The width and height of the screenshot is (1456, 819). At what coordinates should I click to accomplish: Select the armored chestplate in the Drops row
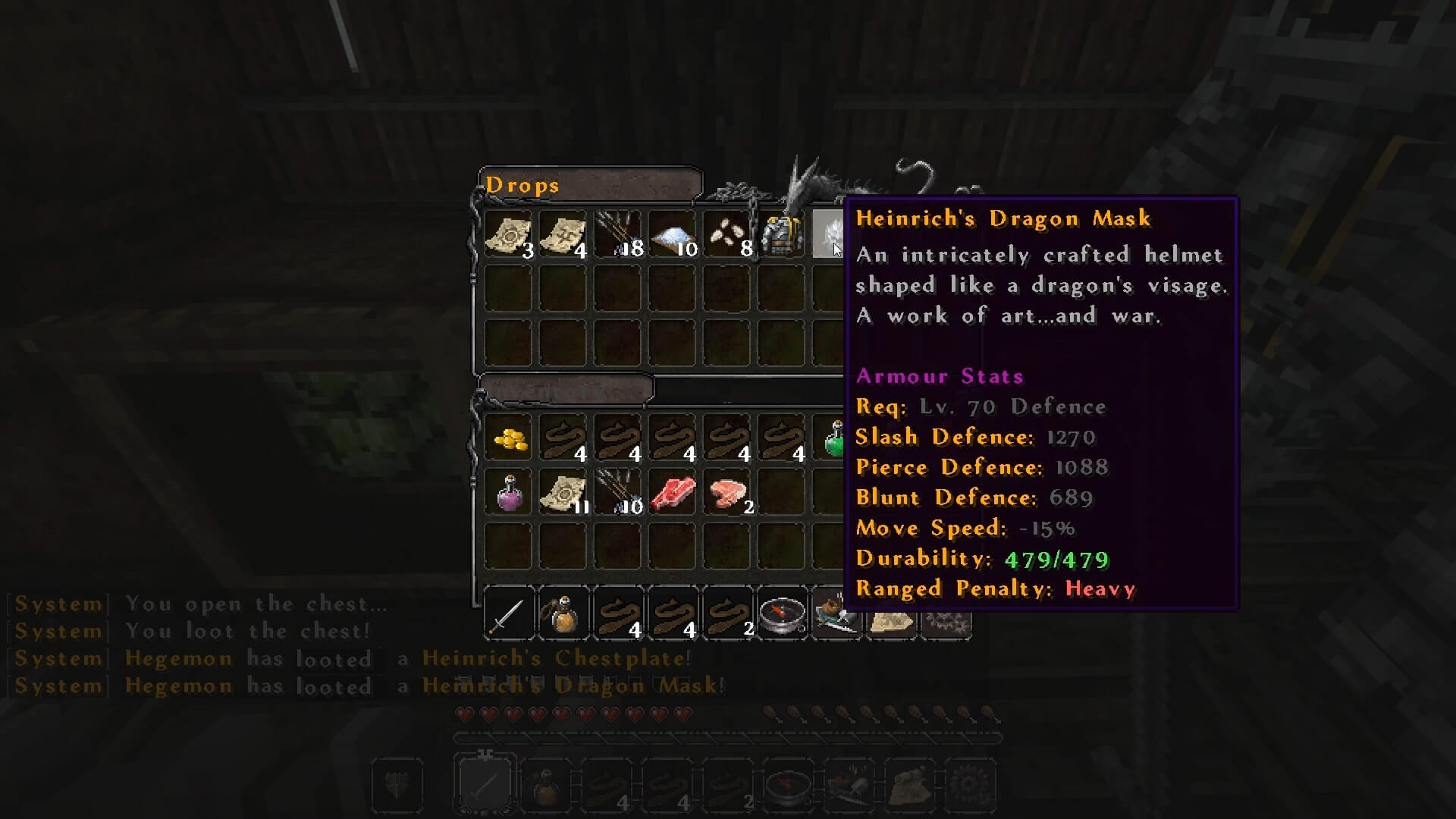[x=781, y=234]
